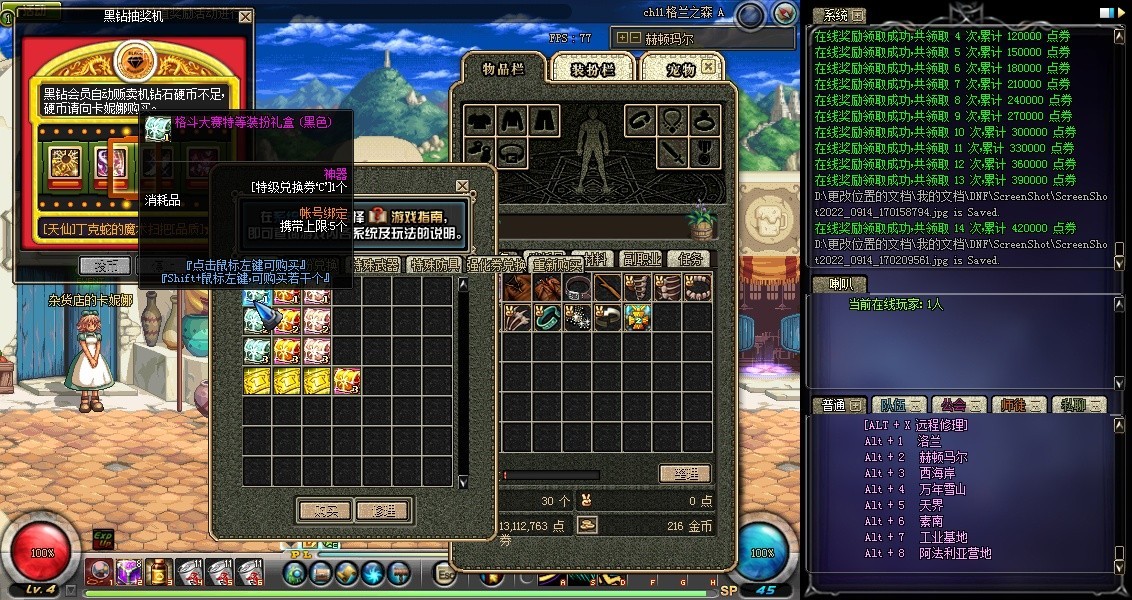
Task: Select the 师徒 mentor chat tab
Action: [x=1013, y=405]
